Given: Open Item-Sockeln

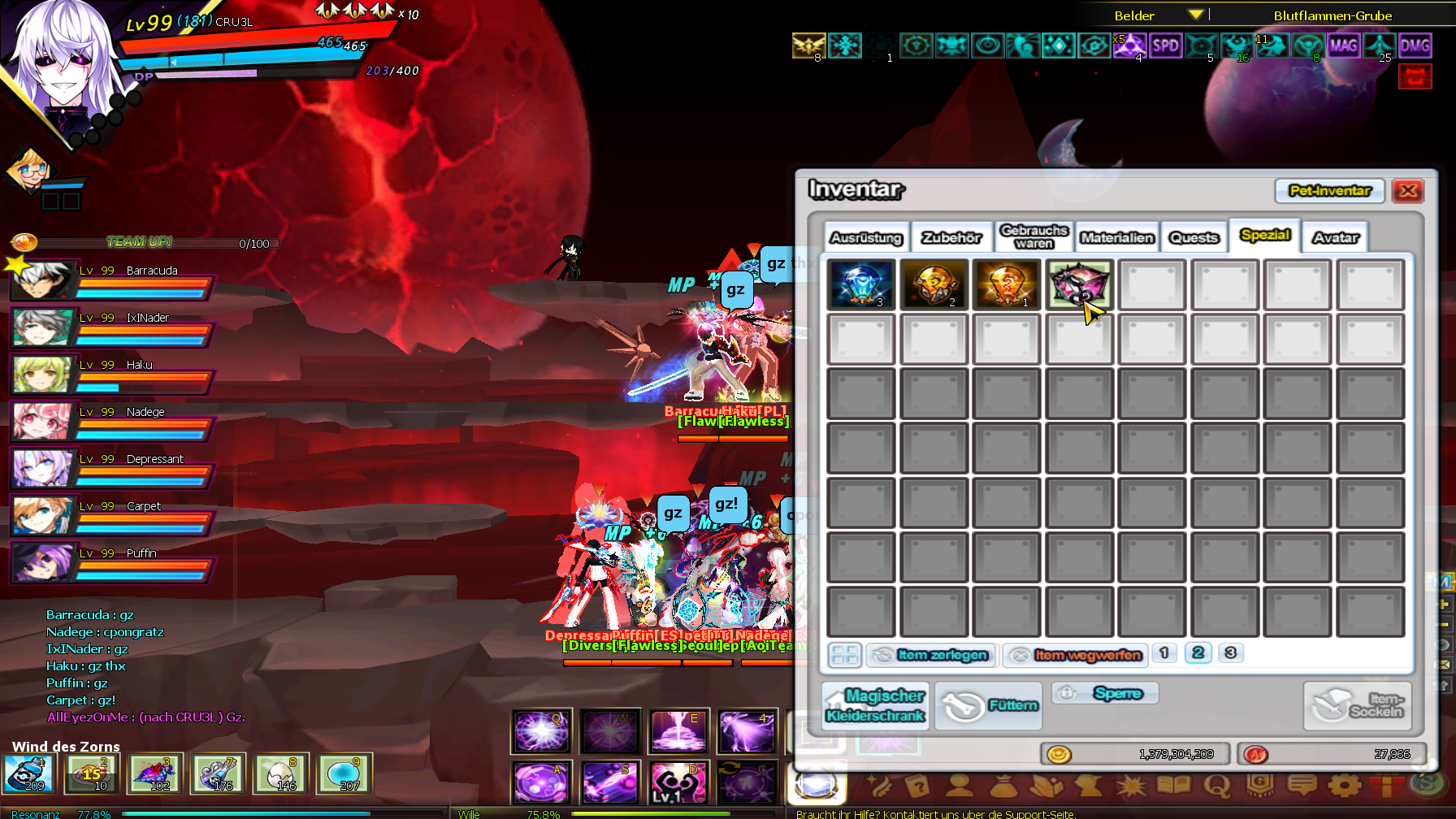Looking at the screenshot, I should (x=1358, y=705).
